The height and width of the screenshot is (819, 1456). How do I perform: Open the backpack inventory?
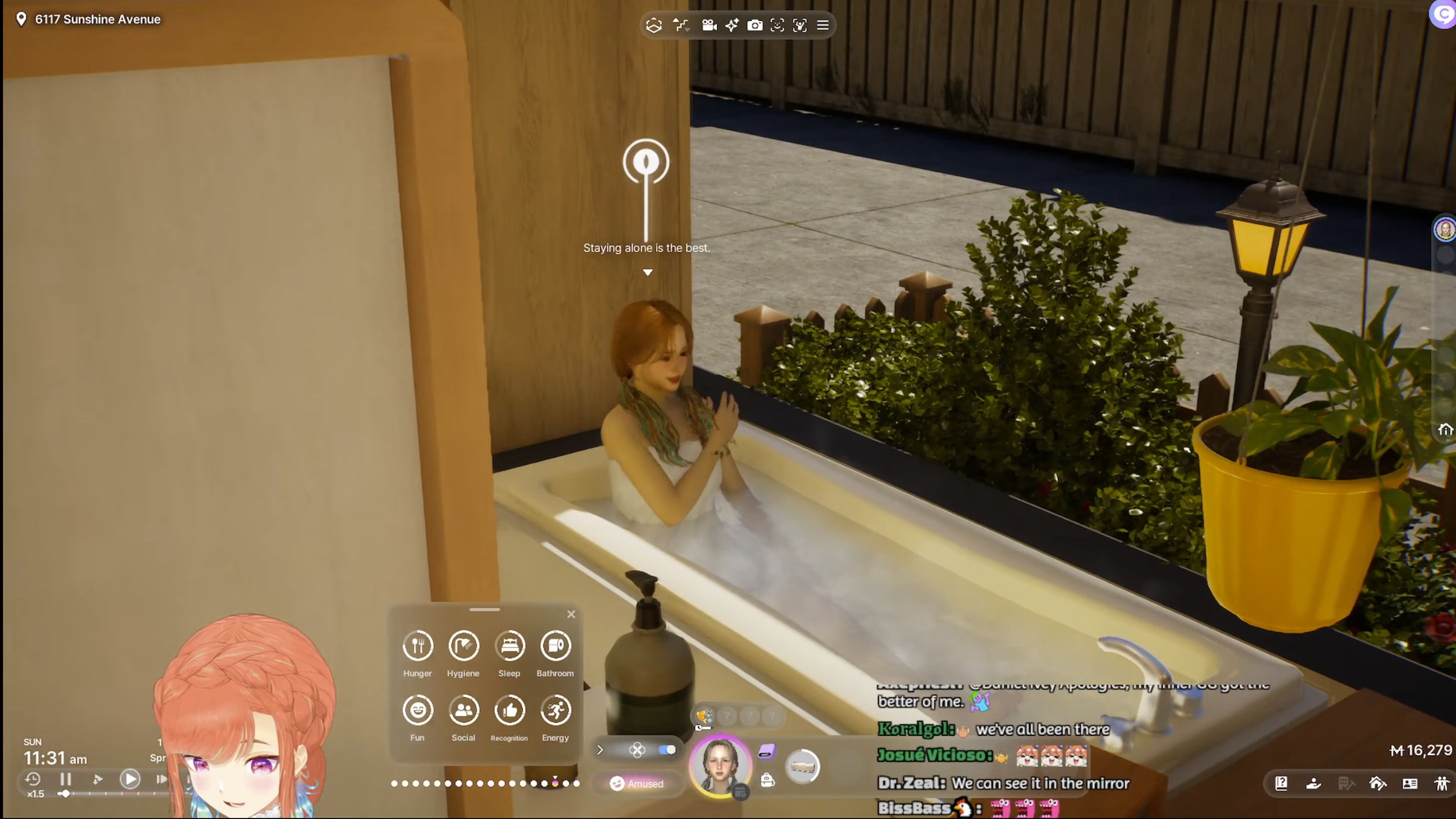pos(767,780)
